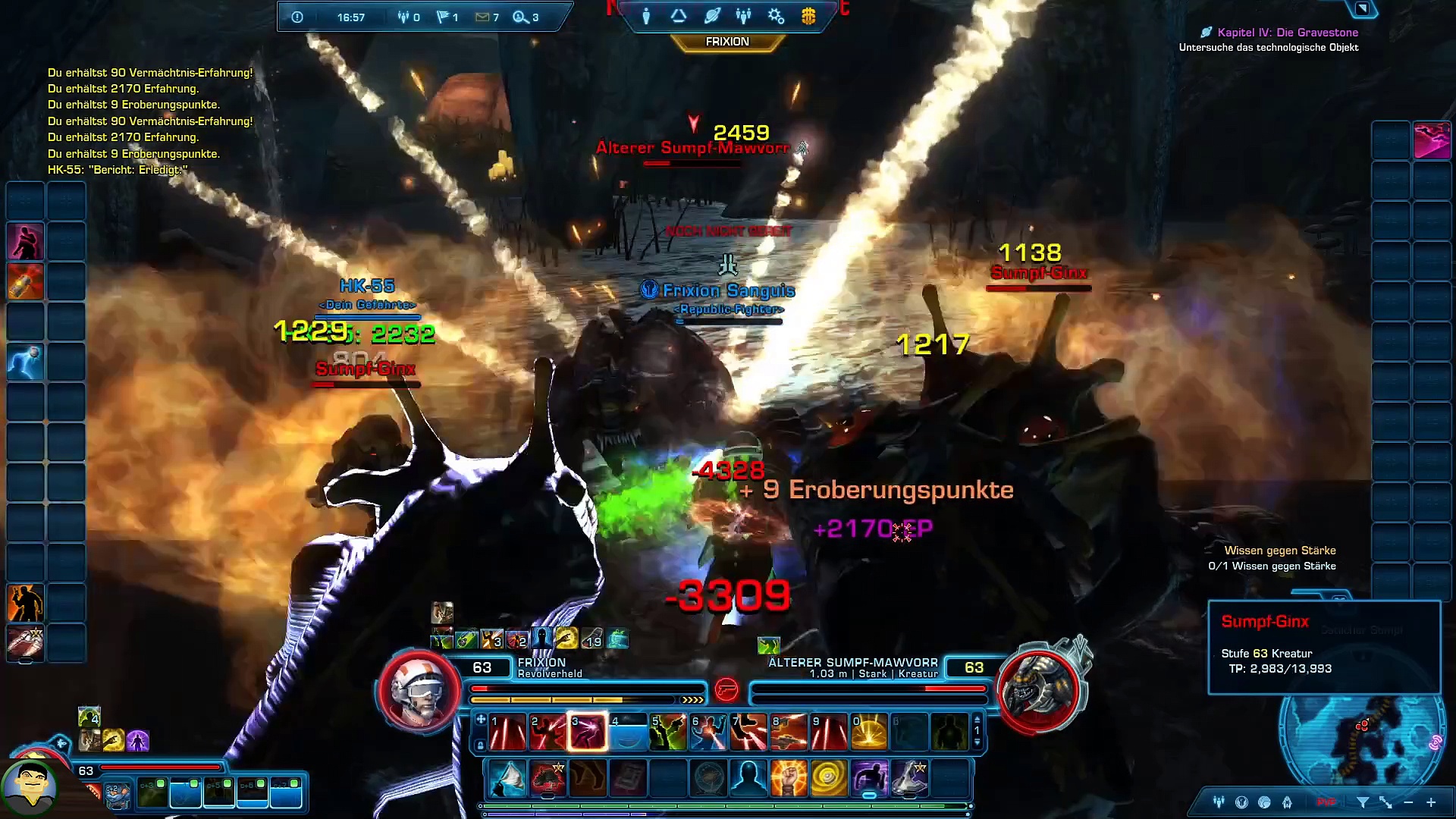This screenshot has height=819, width=1456.
Task: Open the minimap filter funnel
Action: [1363, 802]
